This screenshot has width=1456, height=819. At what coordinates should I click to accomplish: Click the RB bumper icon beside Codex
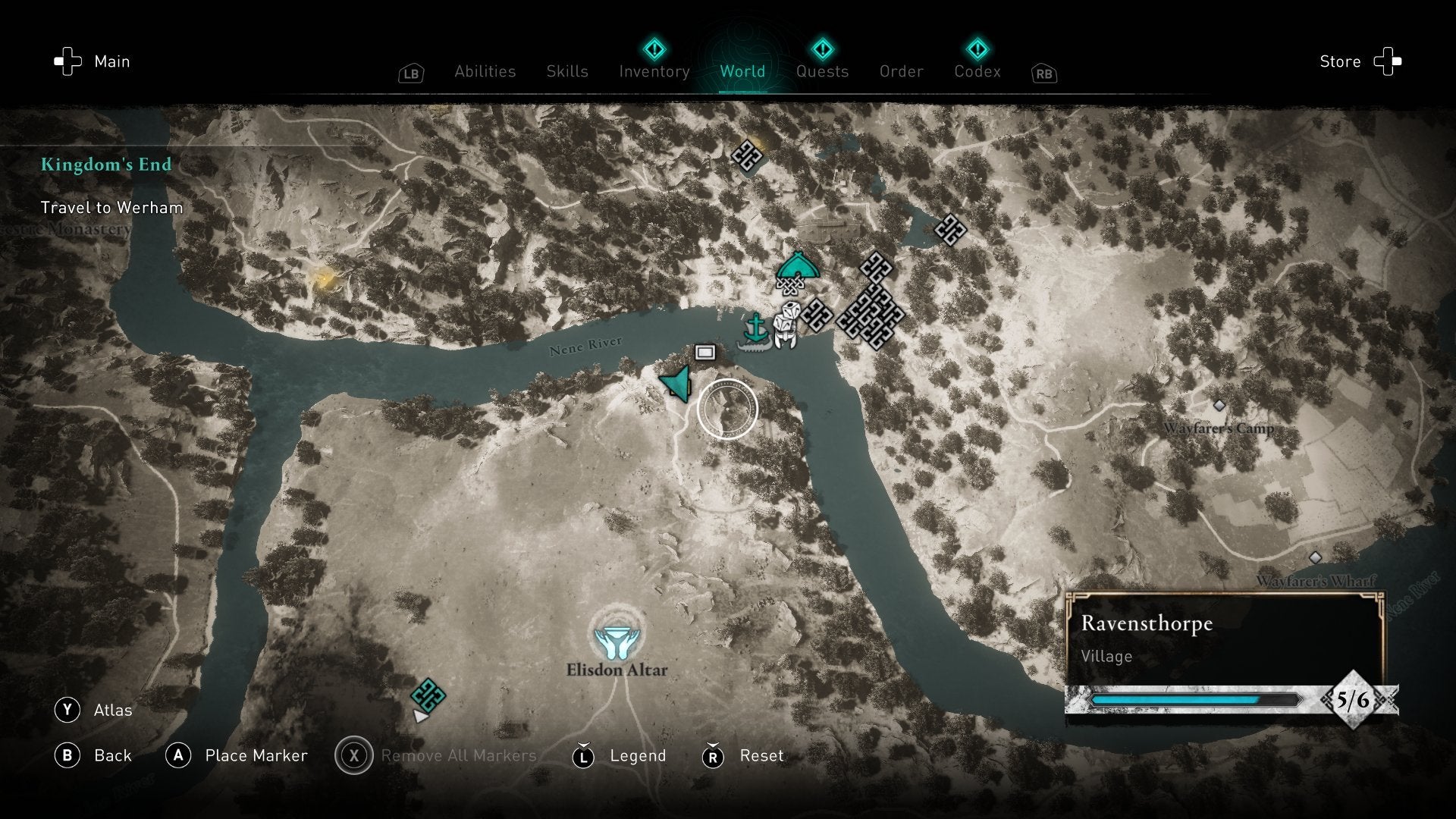tap(1043, 74)
